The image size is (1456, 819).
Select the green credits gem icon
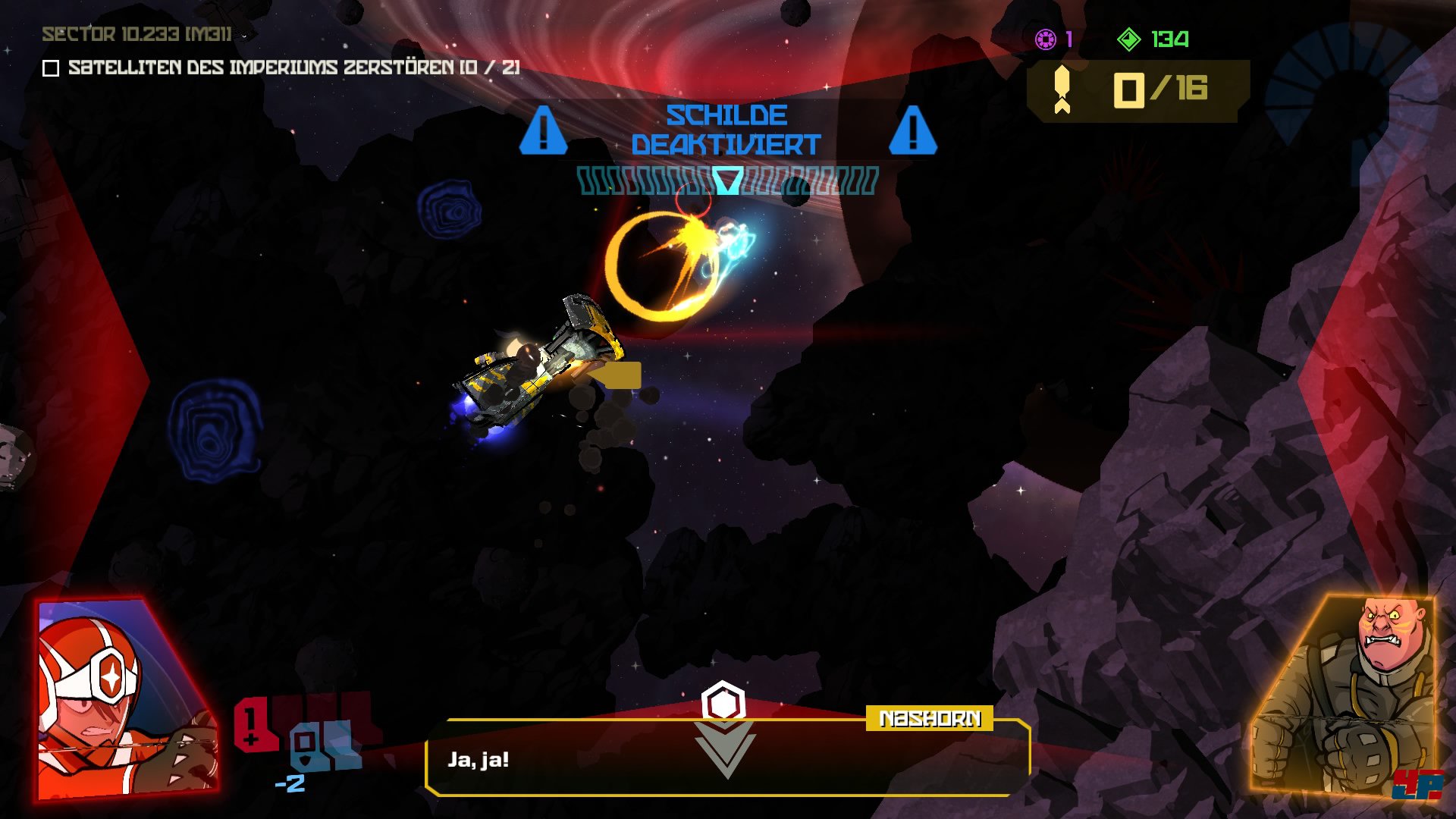1128,39
